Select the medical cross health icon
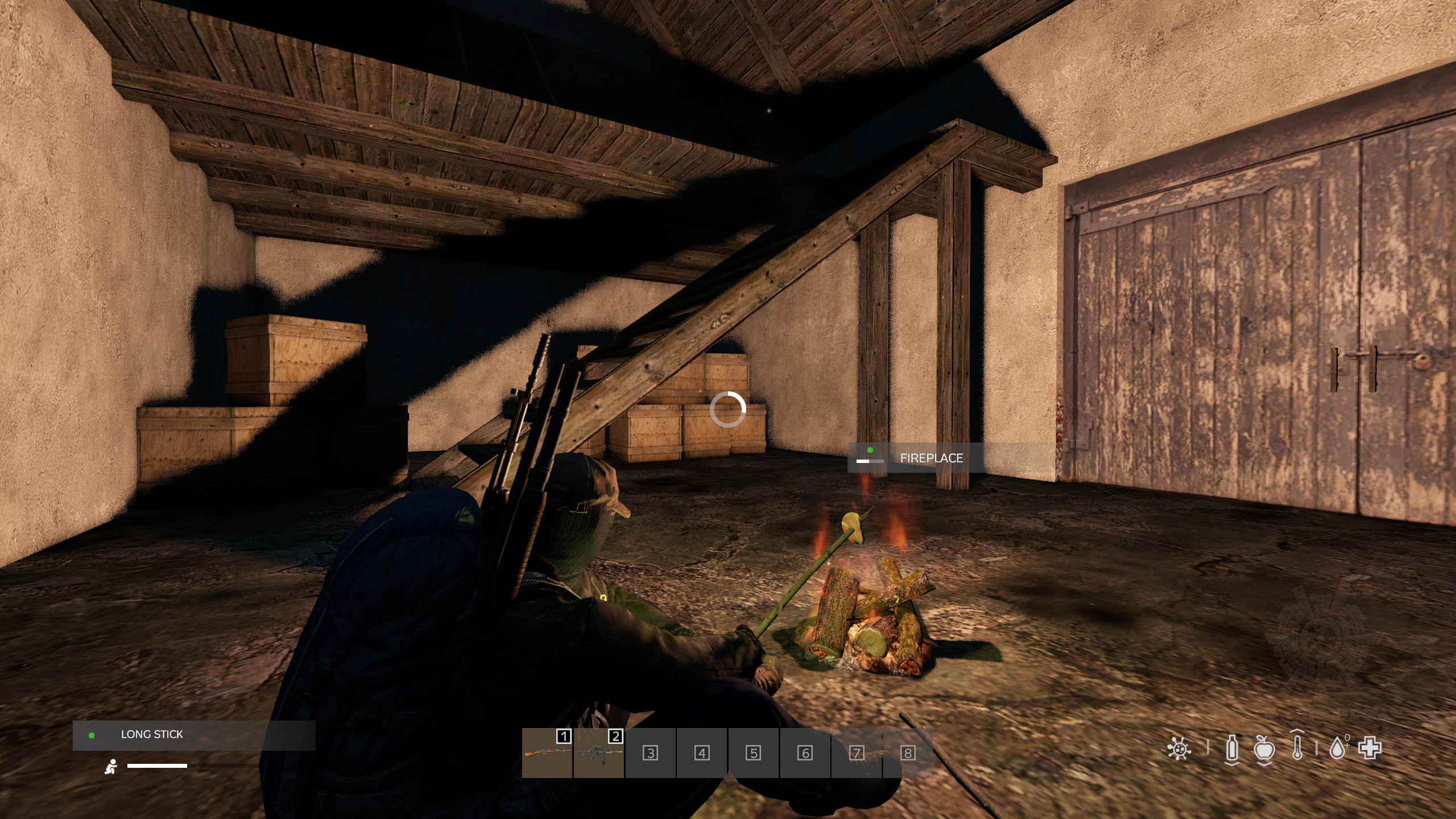Viewport: 1456px width, 819px height. tap(1370, 748)
